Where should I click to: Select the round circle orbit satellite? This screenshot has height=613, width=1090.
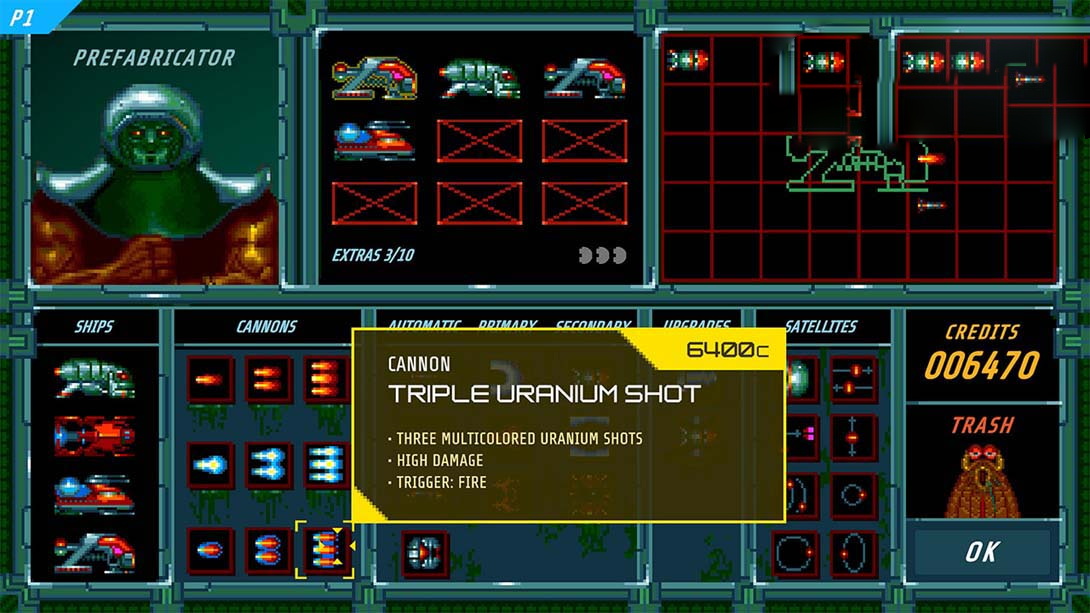coord(853,495)
